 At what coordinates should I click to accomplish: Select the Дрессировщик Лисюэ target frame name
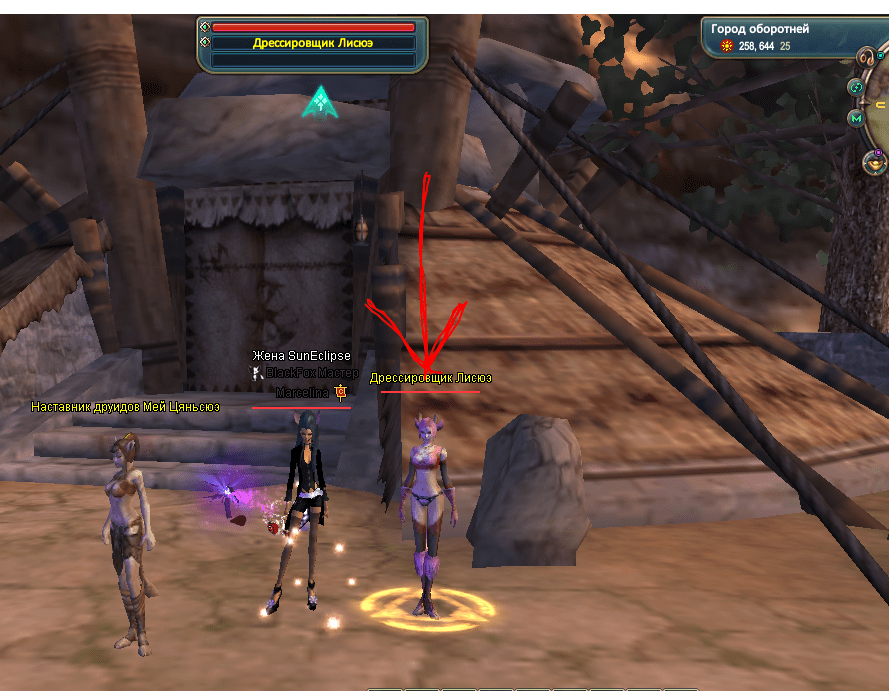click(313, 43)
